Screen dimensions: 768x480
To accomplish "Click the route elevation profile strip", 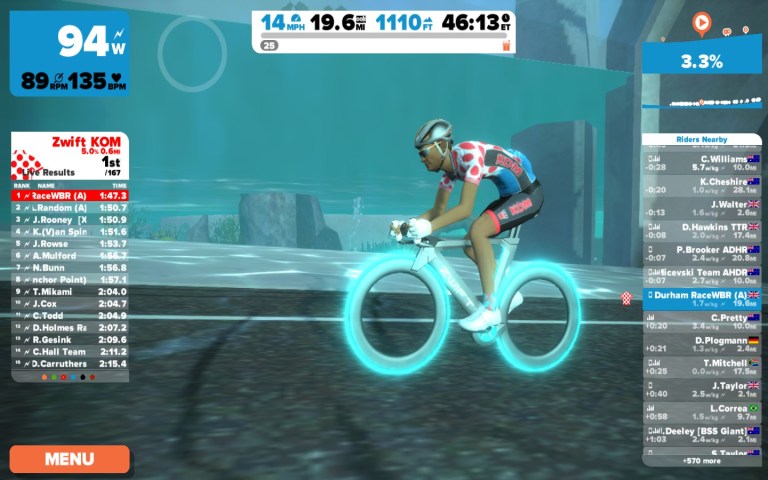I will [x=701, y=102].
